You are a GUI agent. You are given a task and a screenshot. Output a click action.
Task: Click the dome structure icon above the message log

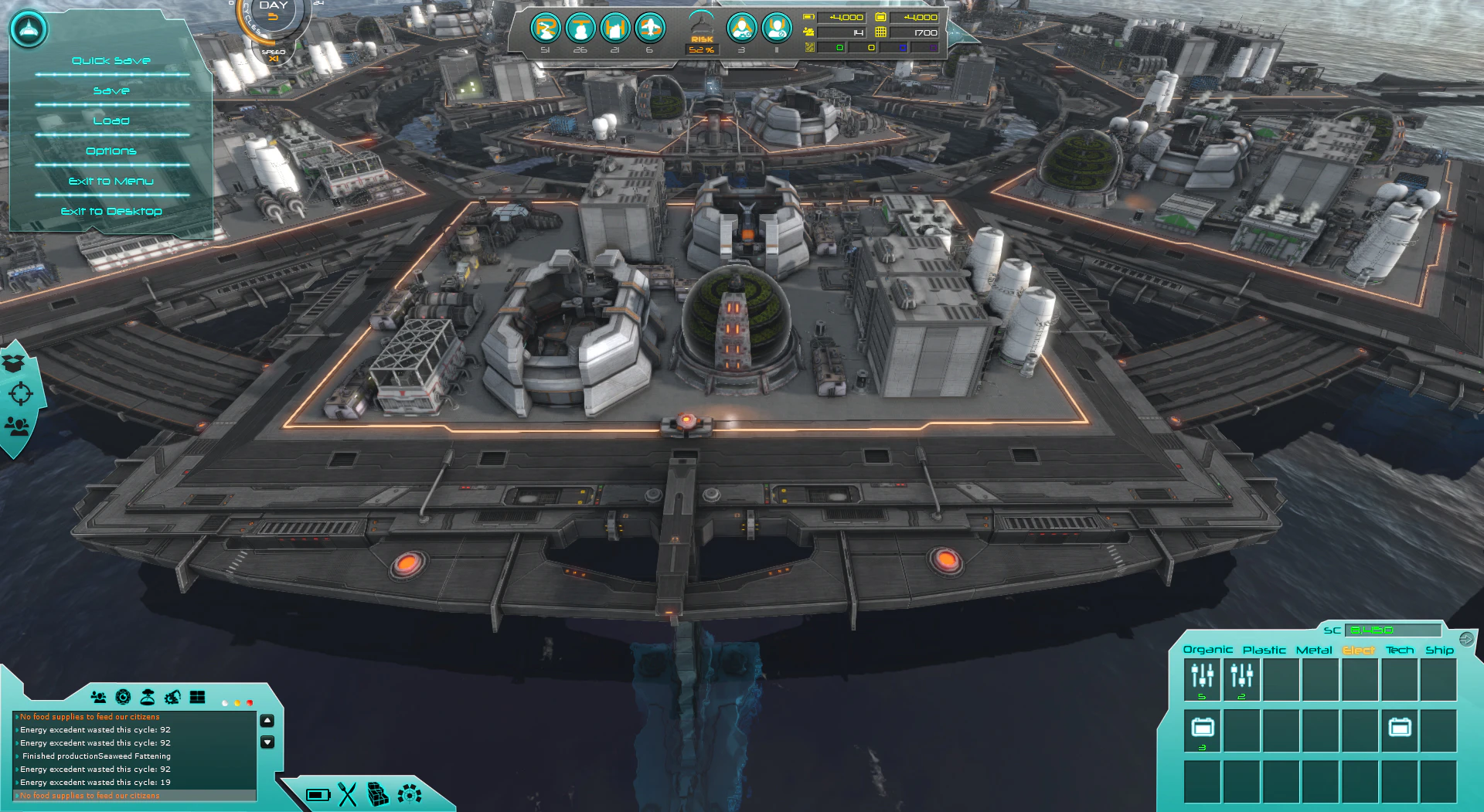tap(147, 697)
